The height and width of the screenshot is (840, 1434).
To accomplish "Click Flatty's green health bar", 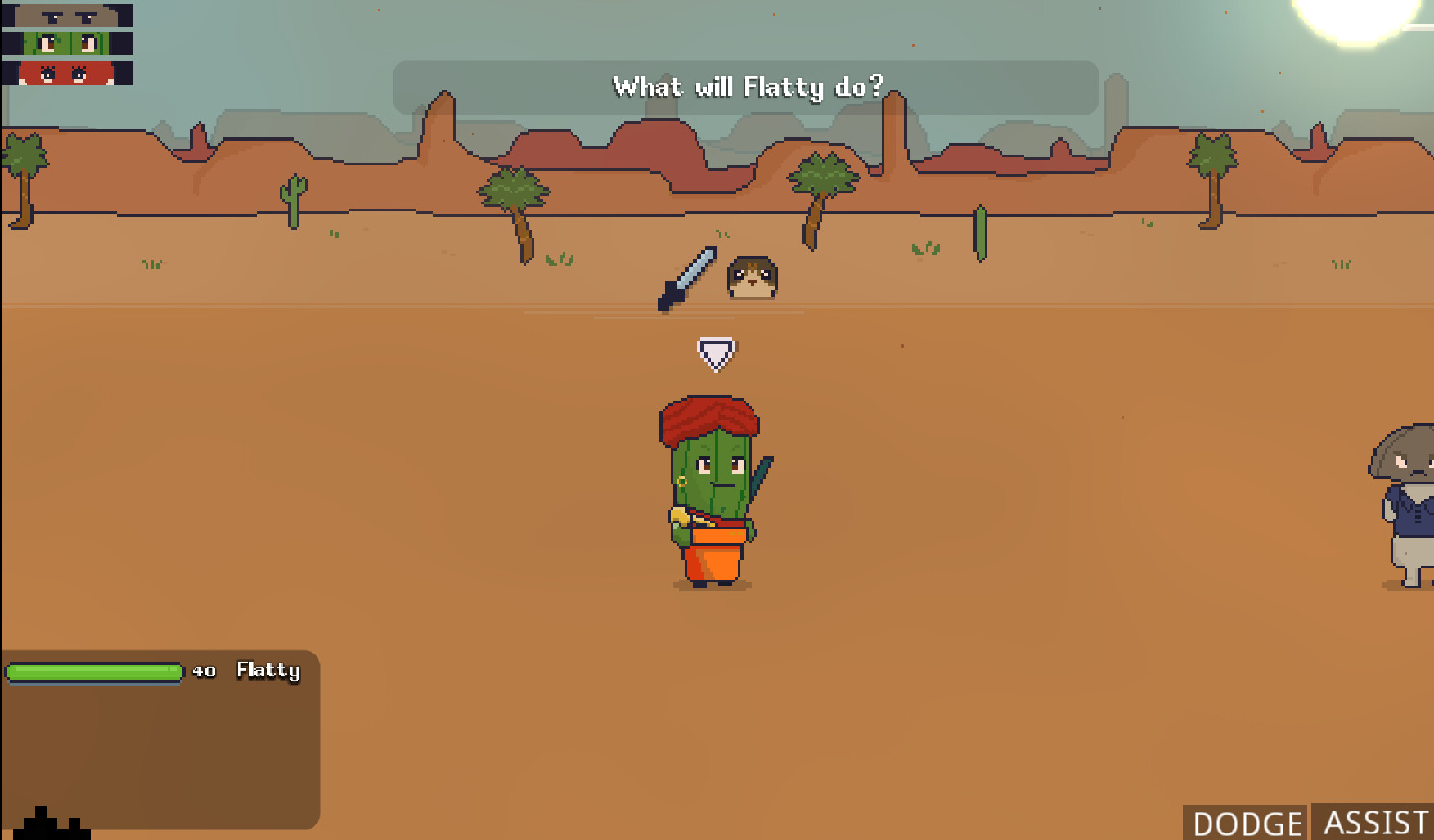I will 94,672.
